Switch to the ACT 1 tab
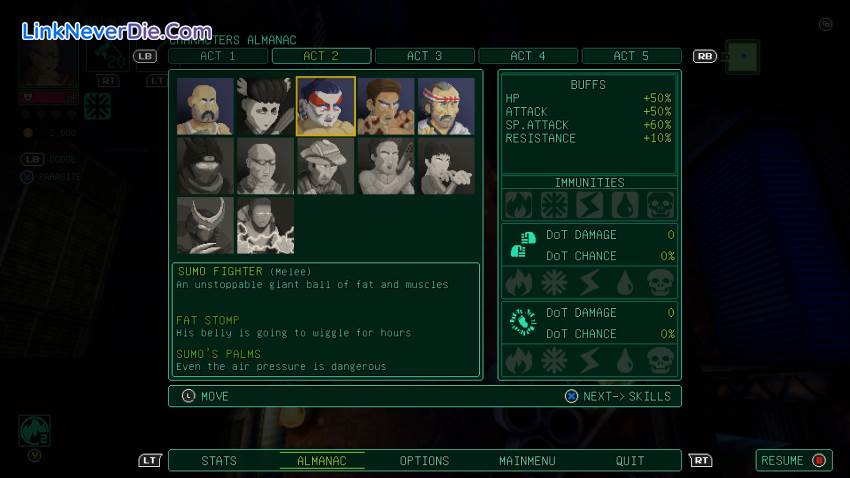850x478 pixels. (218, 56)
